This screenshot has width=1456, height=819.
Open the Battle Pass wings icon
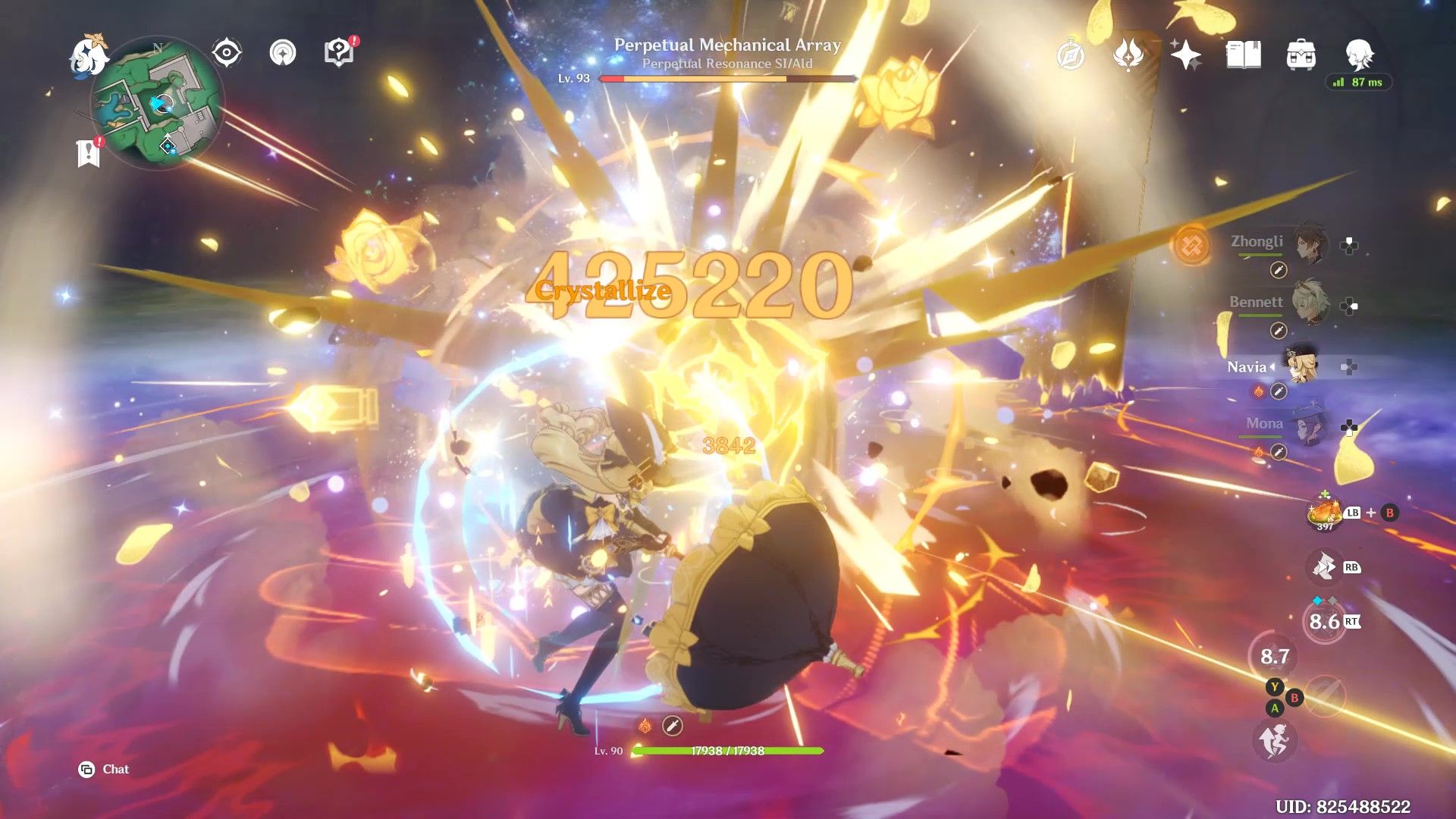(x=1129, y=55)
